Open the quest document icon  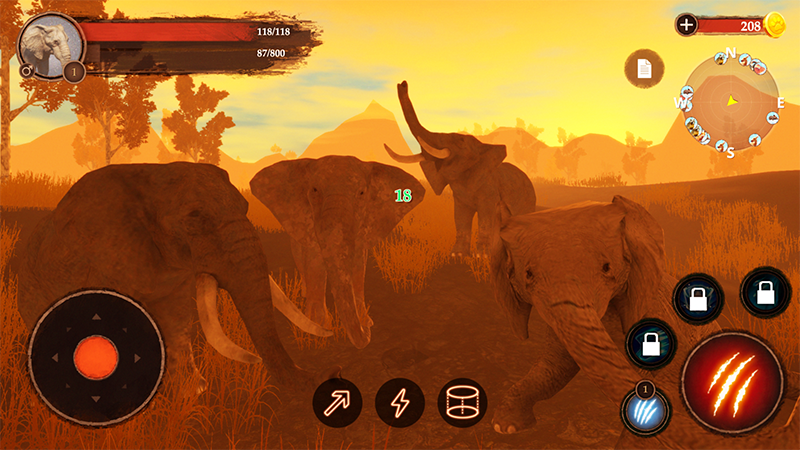pyautogui.click(x=644, y=68)
